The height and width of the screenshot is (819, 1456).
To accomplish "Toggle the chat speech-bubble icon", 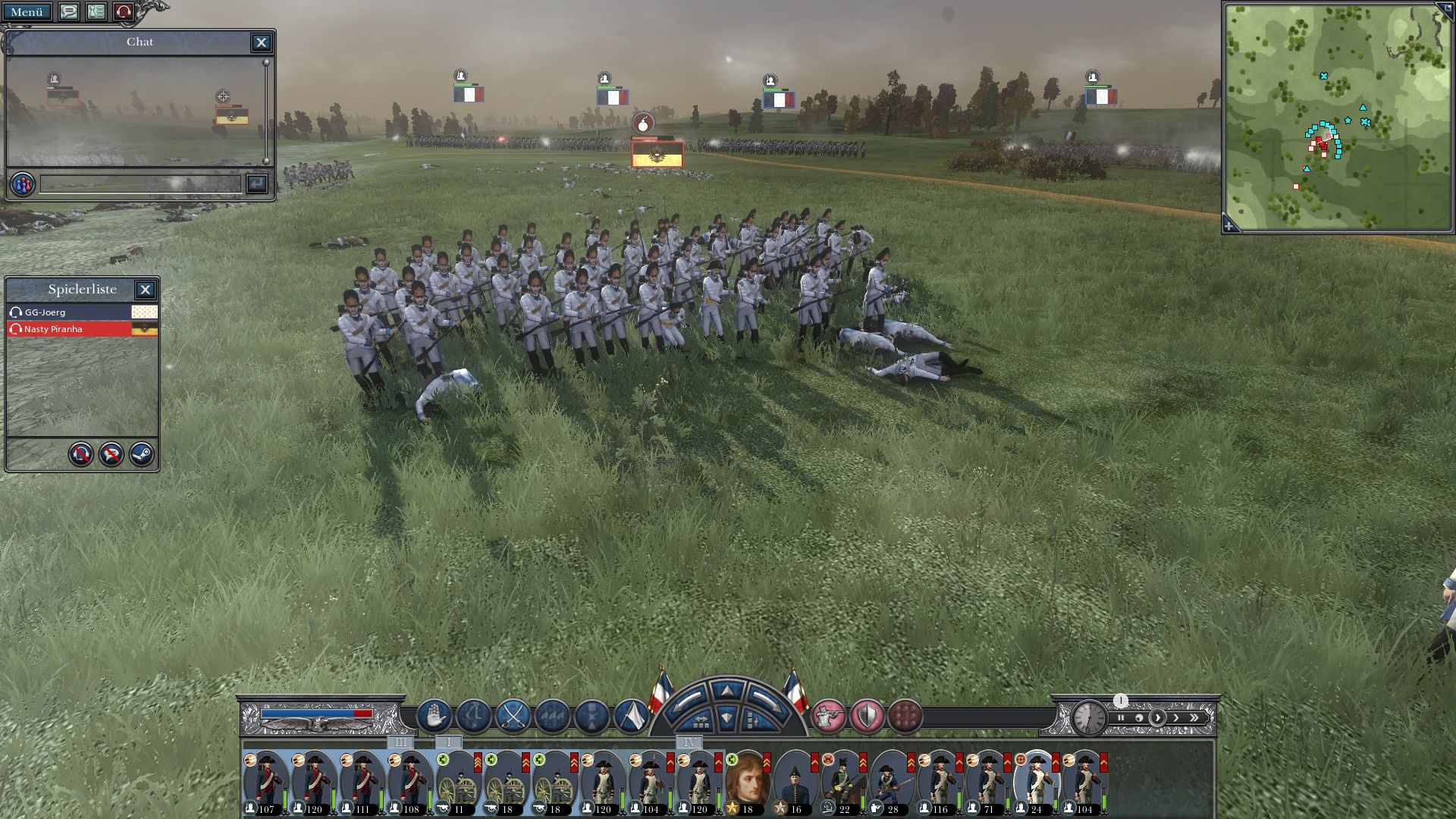I will click(x=68, y=12).
